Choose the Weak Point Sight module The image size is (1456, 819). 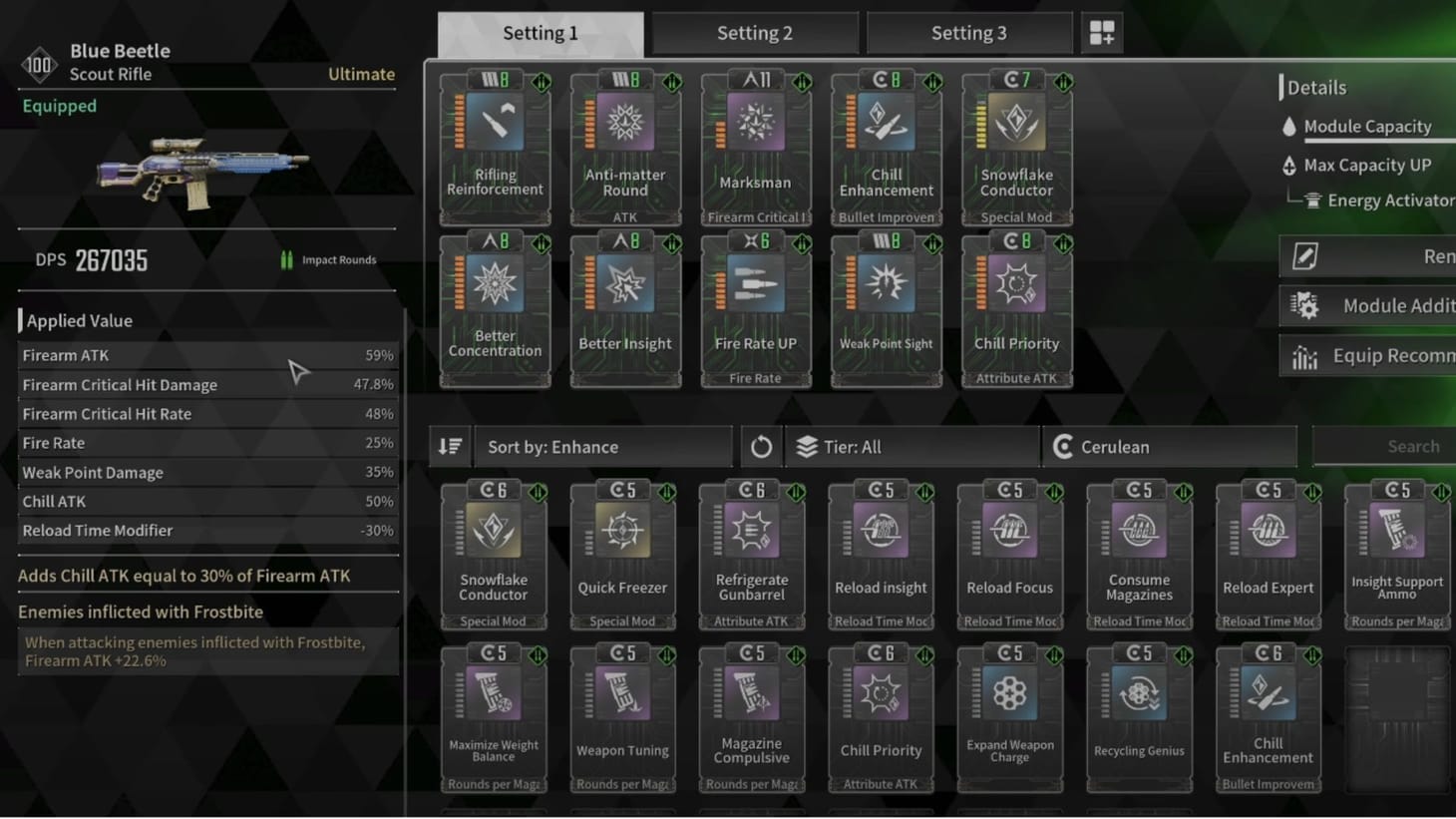[886, 307]
